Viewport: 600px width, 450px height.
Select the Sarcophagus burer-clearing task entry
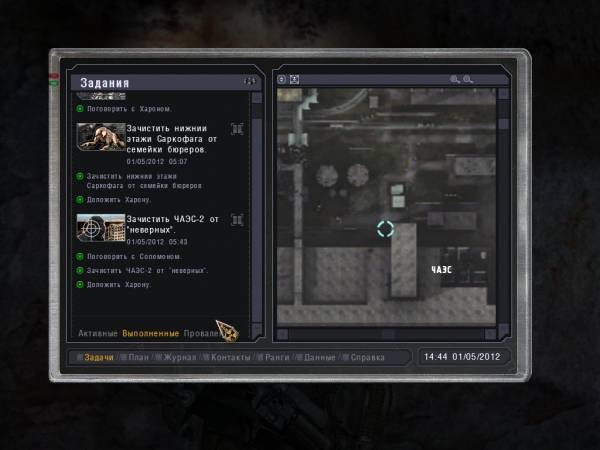tap(166, 139)
